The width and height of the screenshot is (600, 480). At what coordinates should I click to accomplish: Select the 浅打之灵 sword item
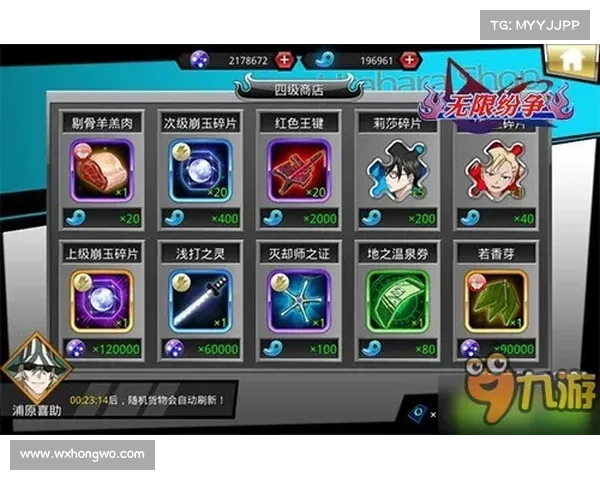click(x=200, y=299)
